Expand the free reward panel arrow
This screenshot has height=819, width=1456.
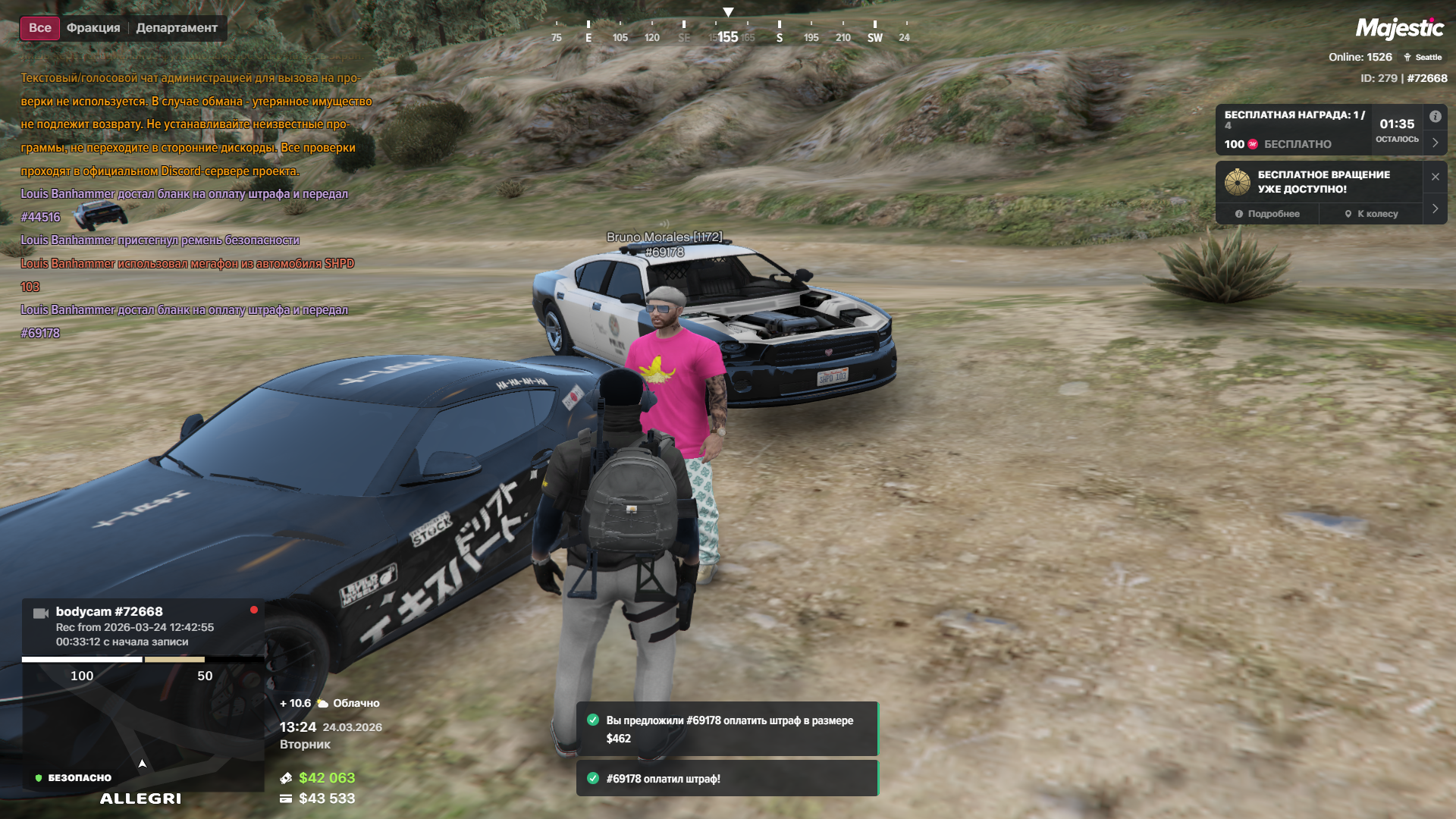click(1435, 143)
